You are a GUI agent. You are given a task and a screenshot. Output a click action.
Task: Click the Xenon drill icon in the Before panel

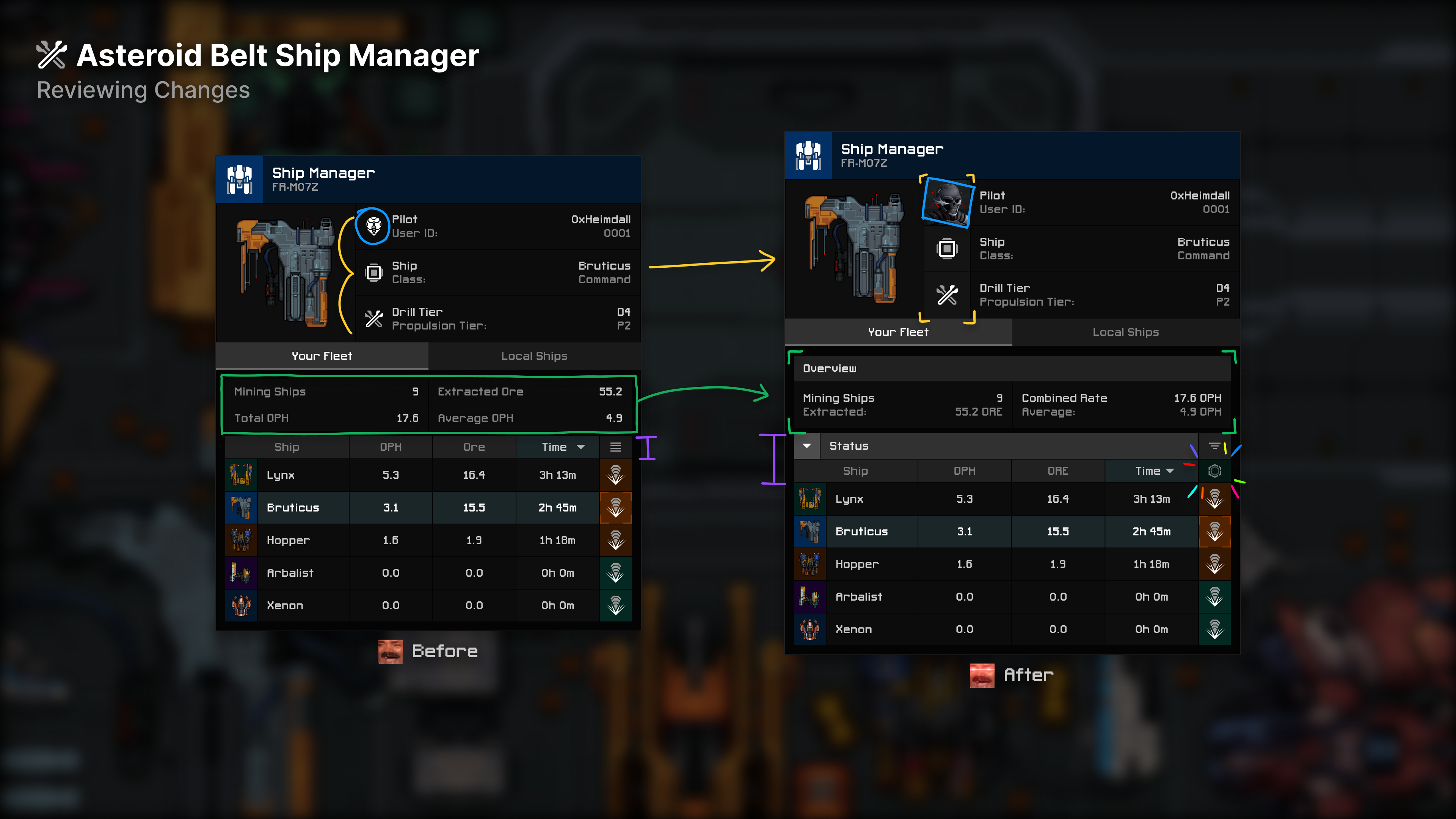click(x=615, y=606)
